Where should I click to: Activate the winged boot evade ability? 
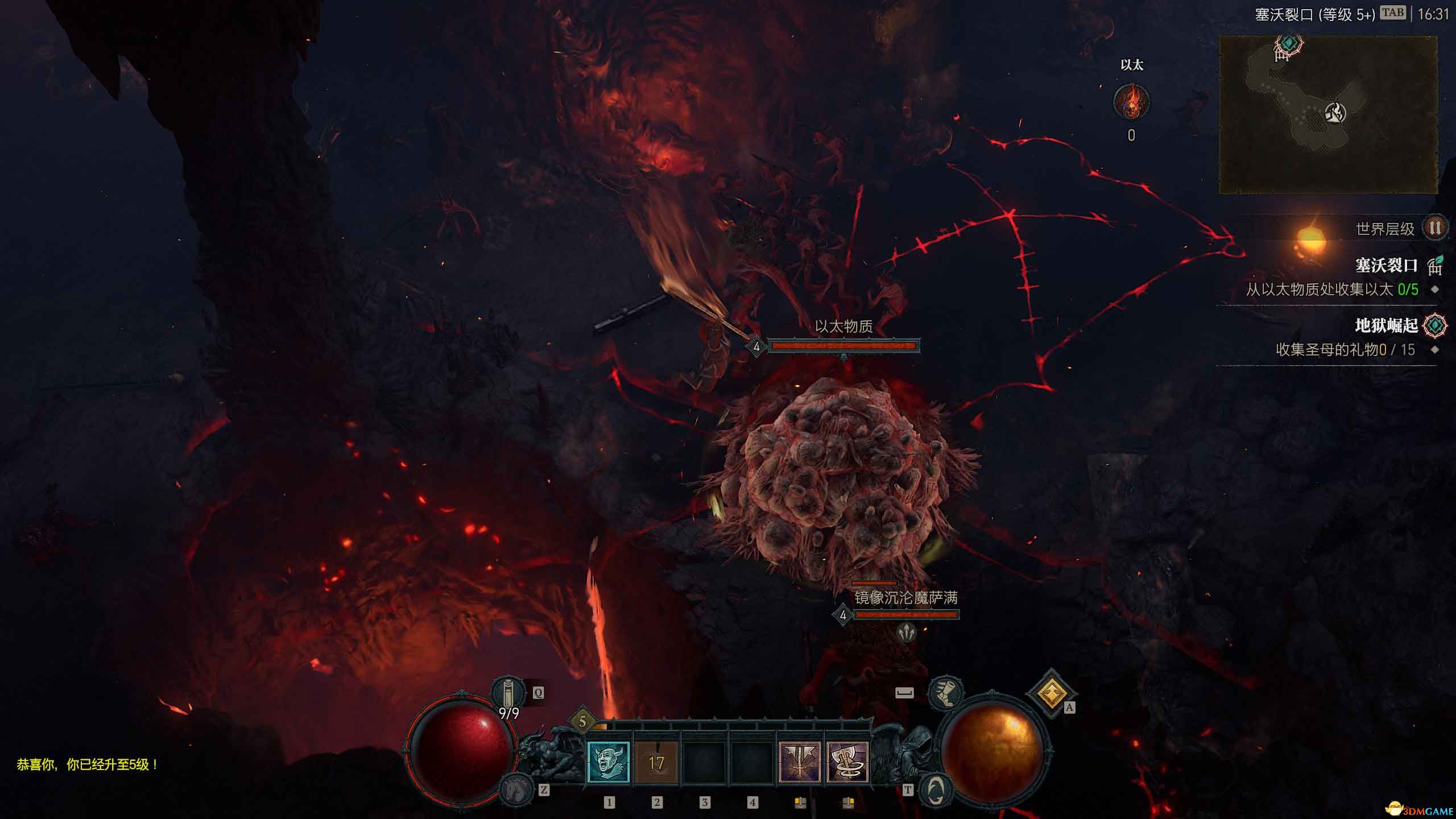(x=945, y=693)
